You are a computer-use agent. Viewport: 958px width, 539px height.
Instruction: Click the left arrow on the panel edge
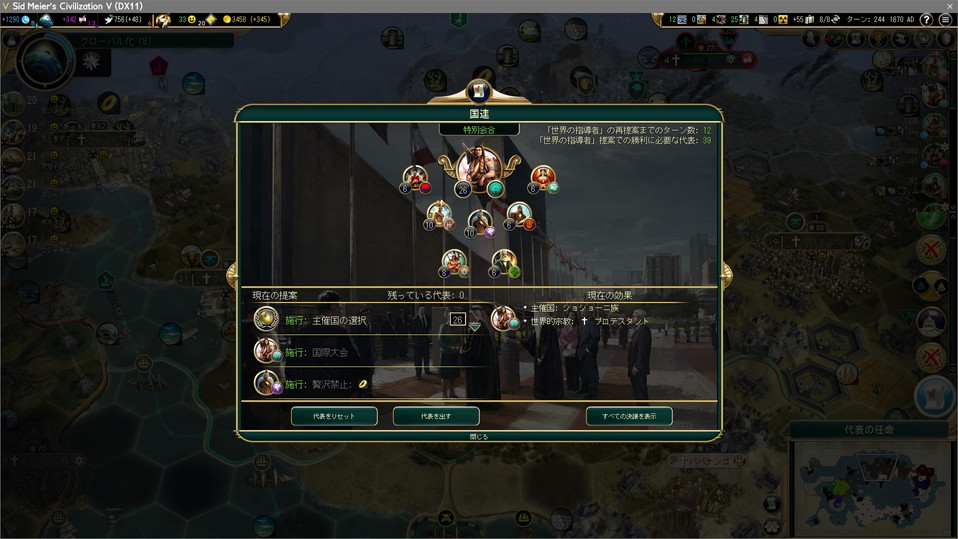(x=231, y=273)
